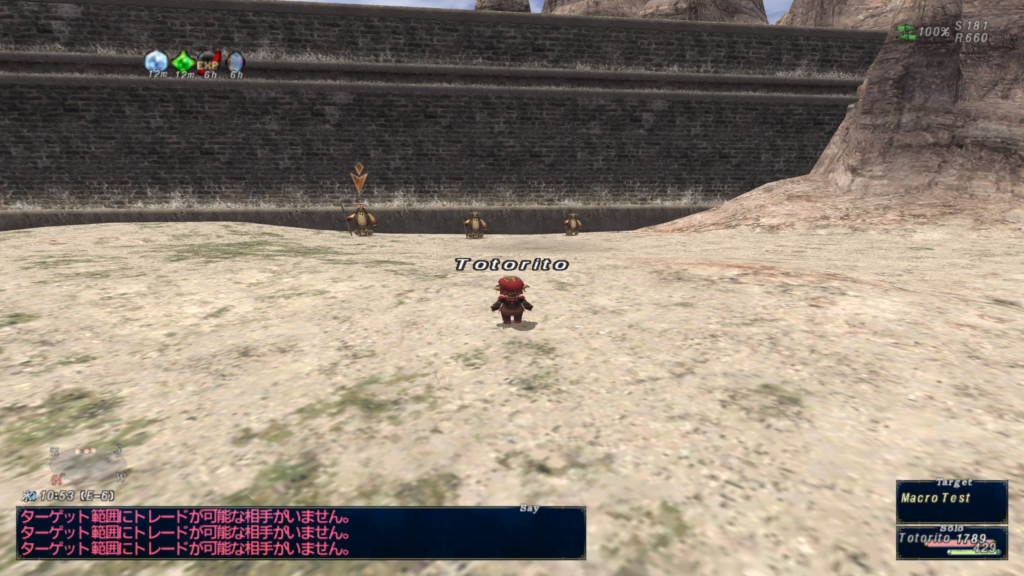The width and height of the screenshot is (1024, 576).
Task: Click the blue crystal status effect icon
Action: tap(156, 62)
